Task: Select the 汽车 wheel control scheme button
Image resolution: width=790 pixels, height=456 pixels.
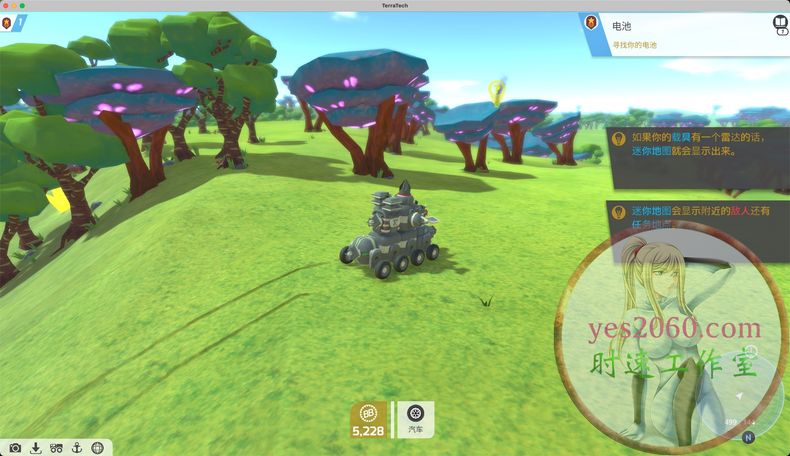Action: [415, 418]
